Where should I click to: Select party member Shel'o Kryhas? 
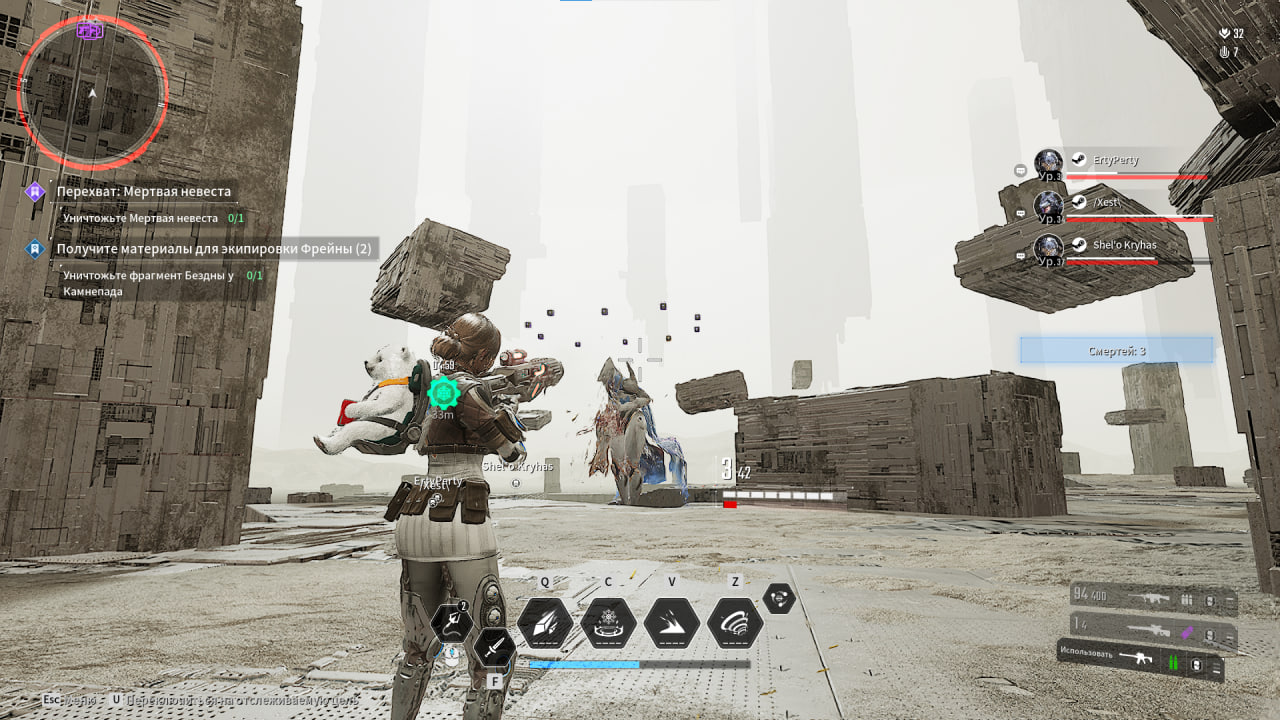click(x=1124, y=245)
